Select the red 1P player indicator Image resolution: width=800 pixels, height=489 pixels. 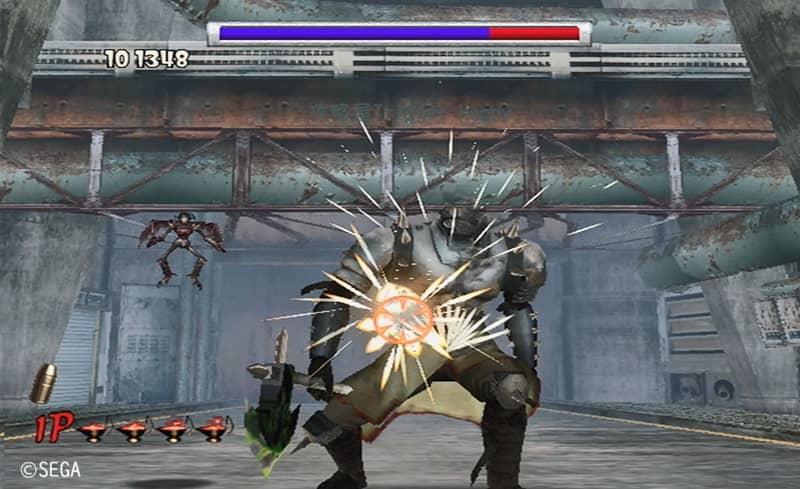coord(54,428)
